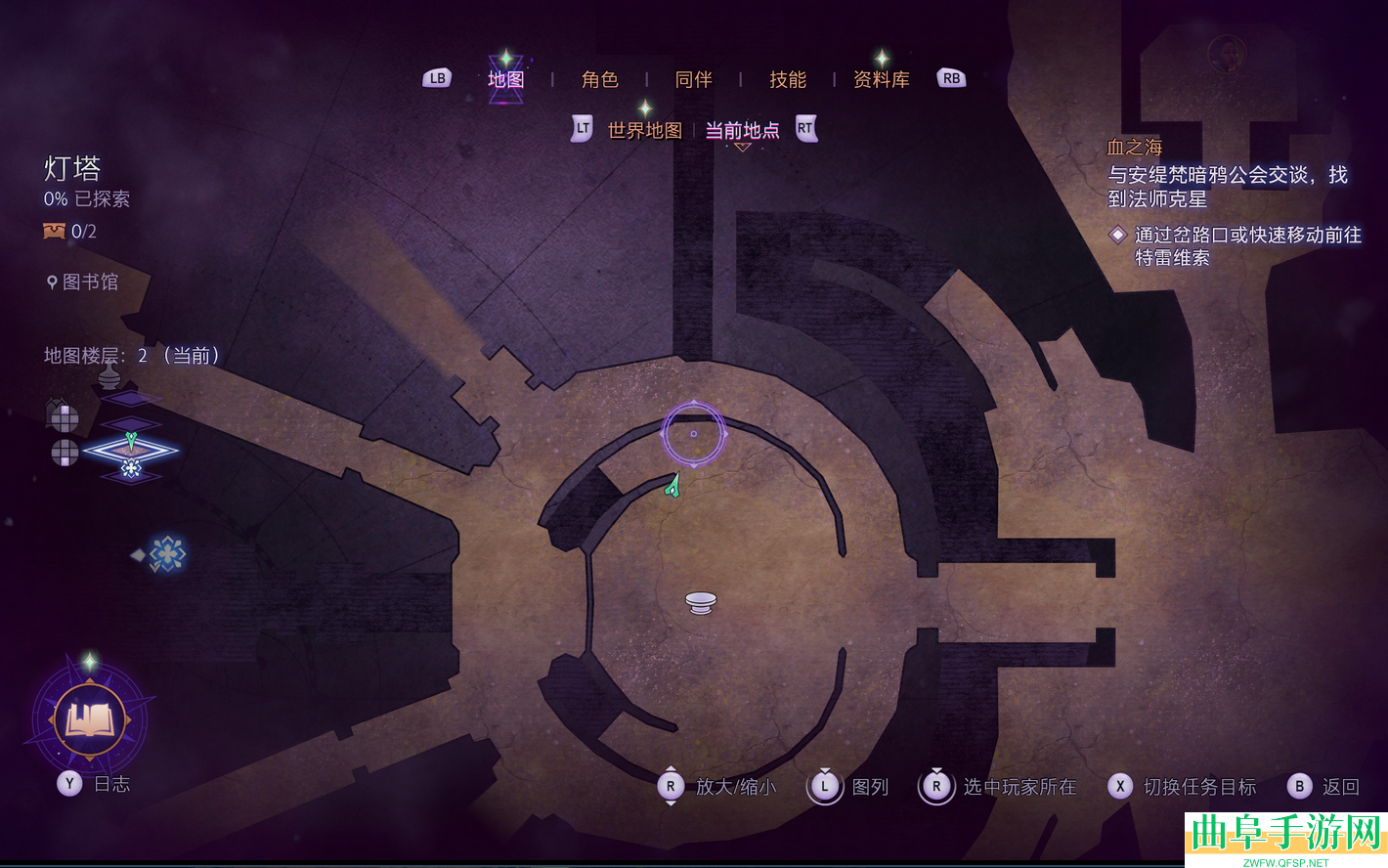
Task: Click the green player arrow on map
Action: pyautogui.click(x=672, y=485)
